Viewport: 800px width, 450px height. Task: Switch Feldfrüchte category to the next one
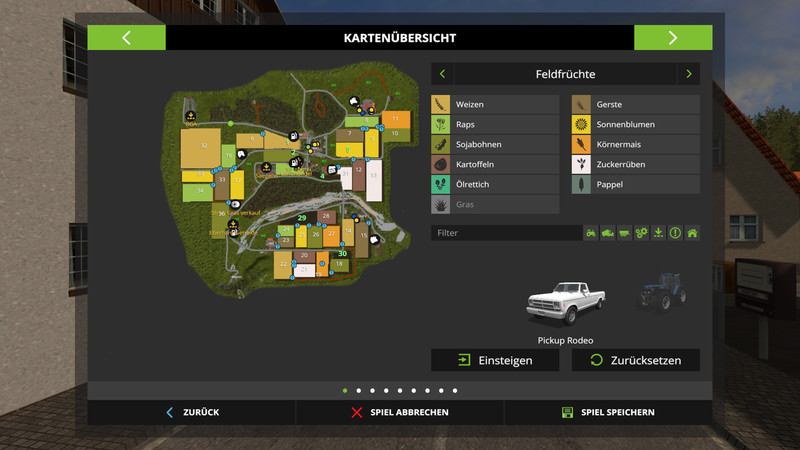point(688,74)
